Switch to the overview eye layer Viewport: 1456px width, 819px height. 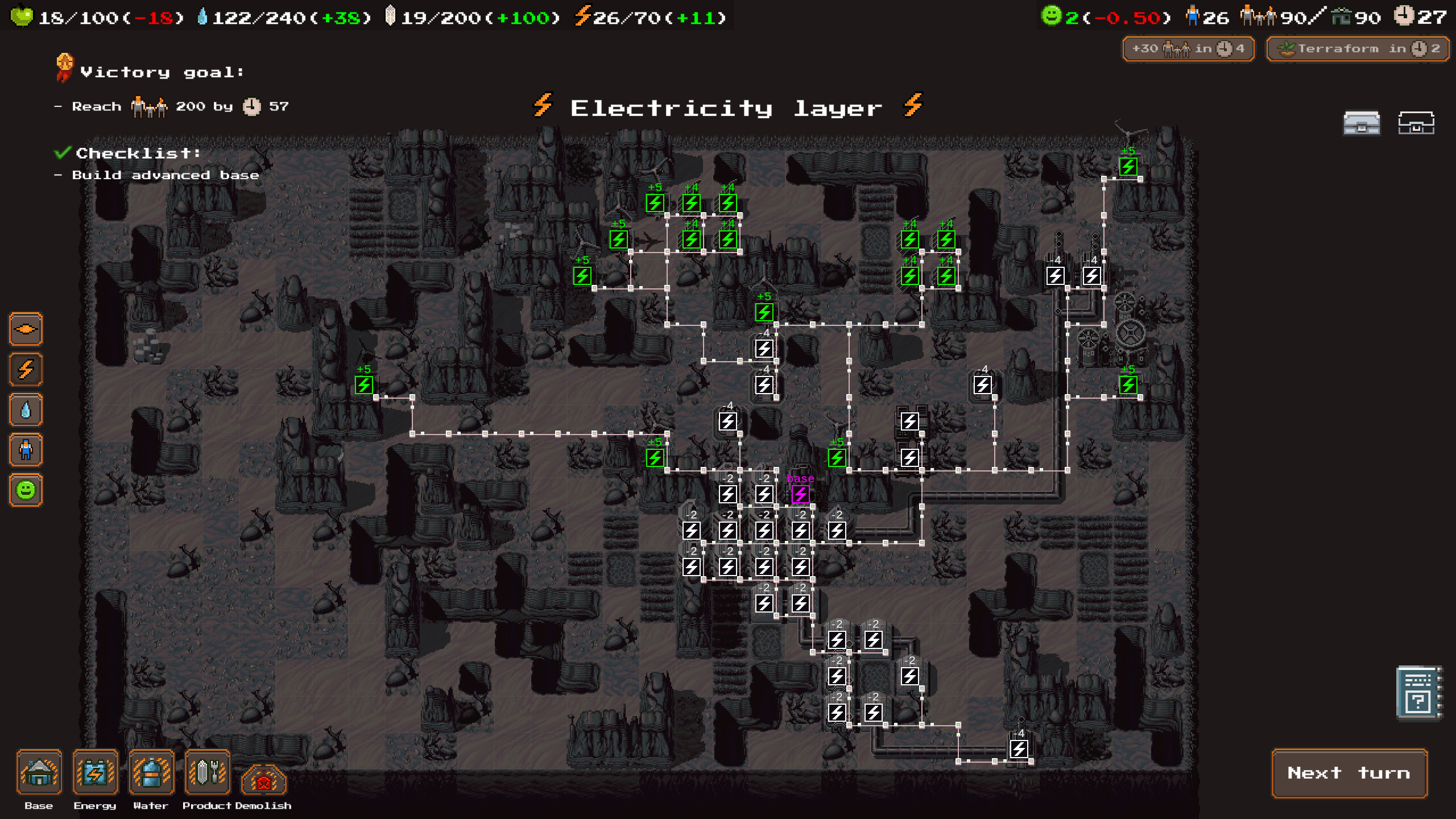click(x=25, y=329)
